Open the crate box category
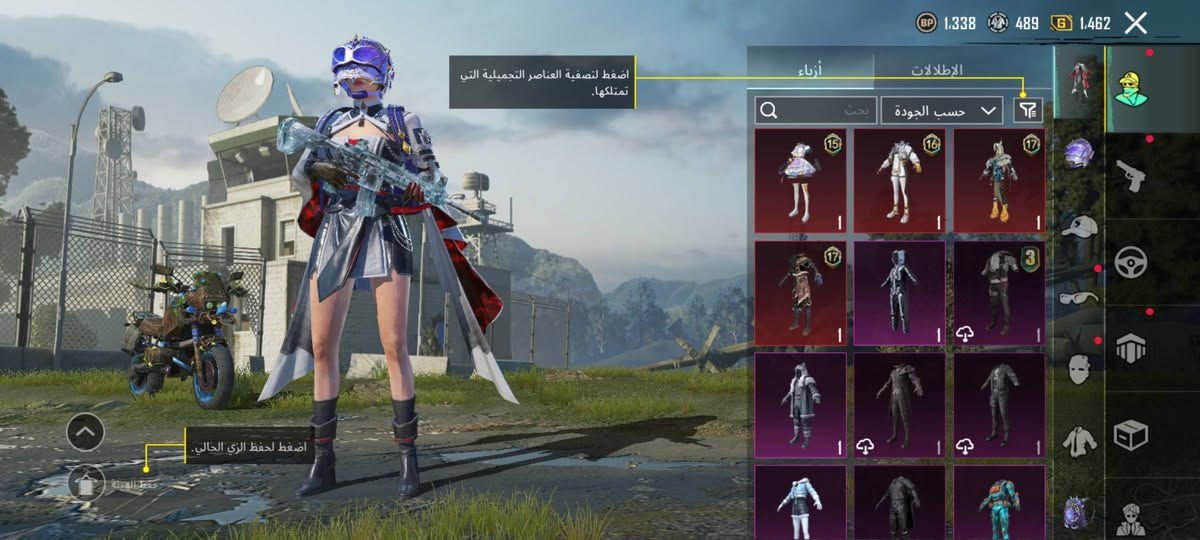 [1131, 435]
